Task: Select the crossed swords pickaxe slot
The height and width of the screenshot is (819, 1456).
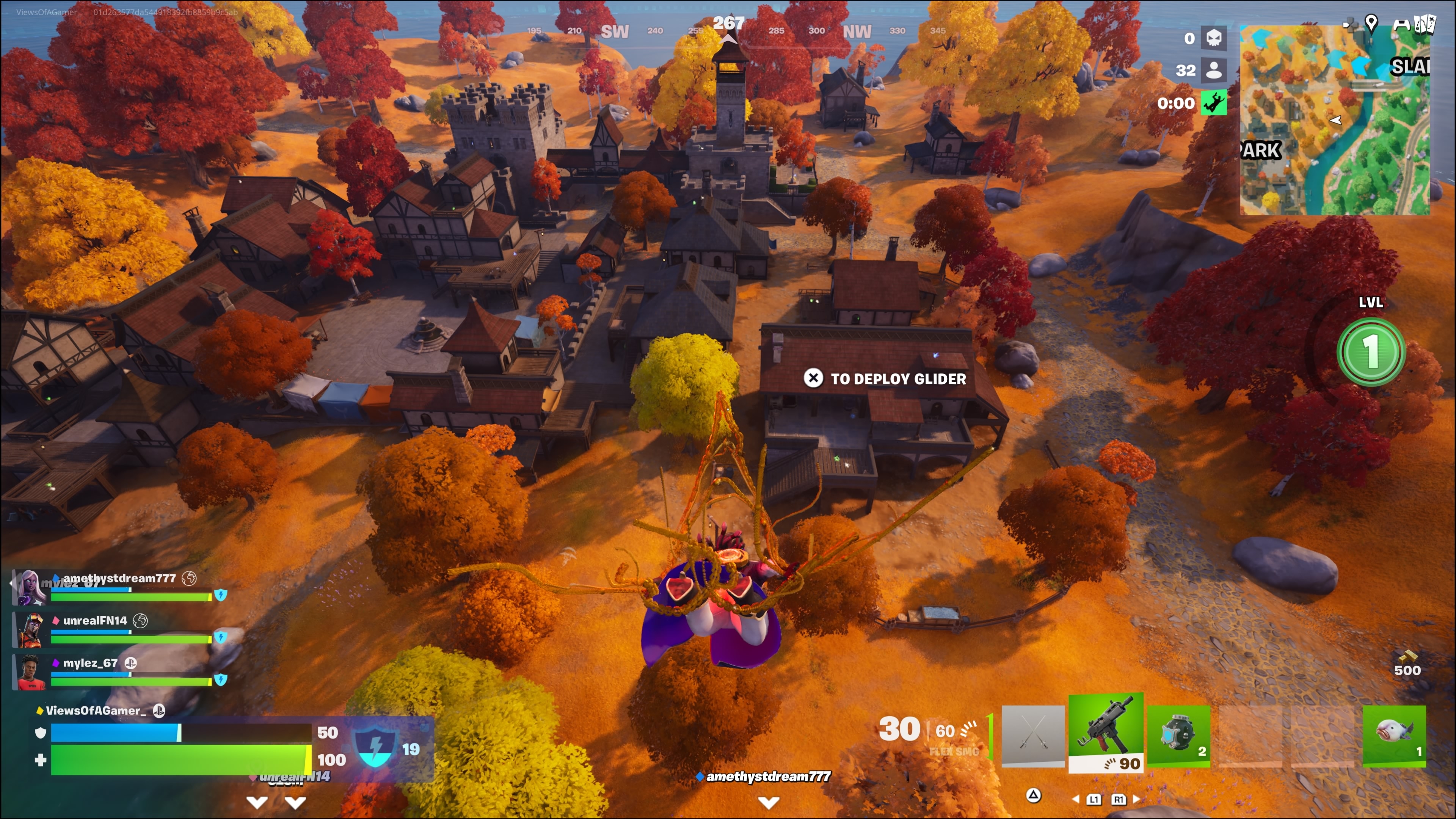Action: click(x=1032, y=735)
